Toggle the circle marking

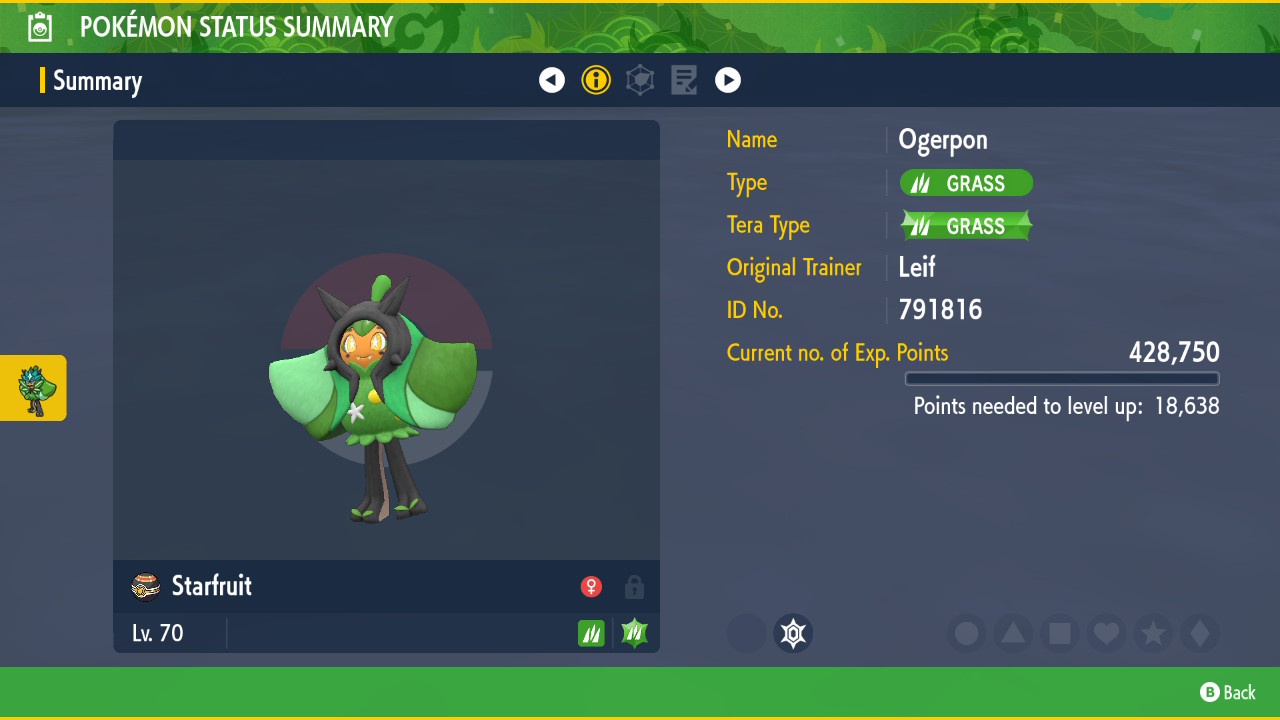click(x=967, y=634)
